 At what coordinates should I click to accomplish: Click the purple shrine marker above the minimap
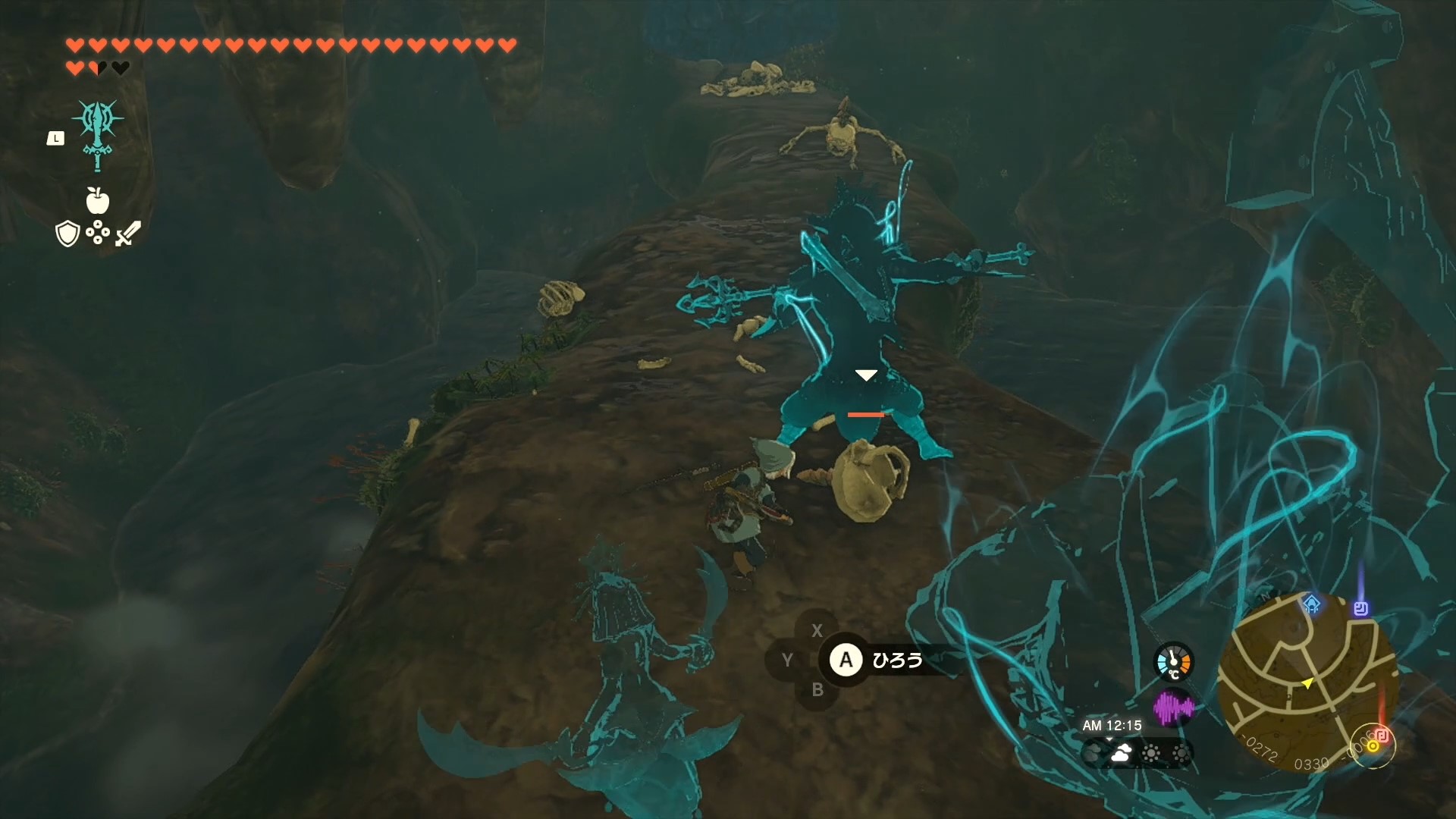pyautogui.click(x=1360, y=608)
